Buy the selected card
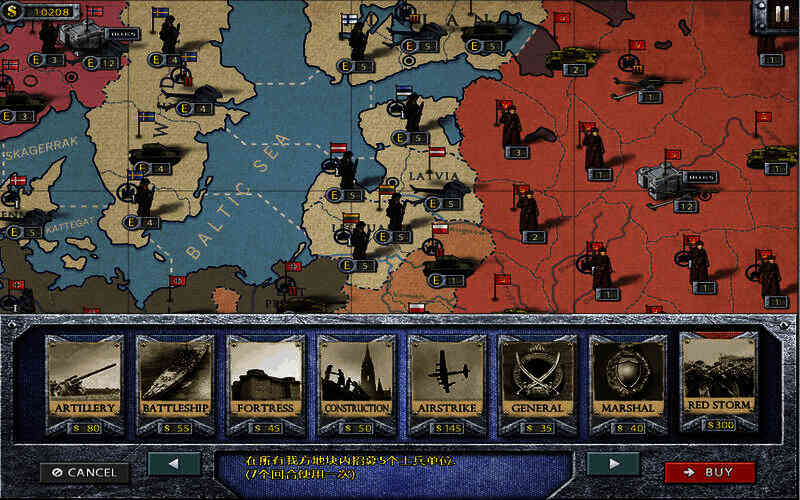The width and height of the screenshot is (800, 500). [x=709, y=472]
